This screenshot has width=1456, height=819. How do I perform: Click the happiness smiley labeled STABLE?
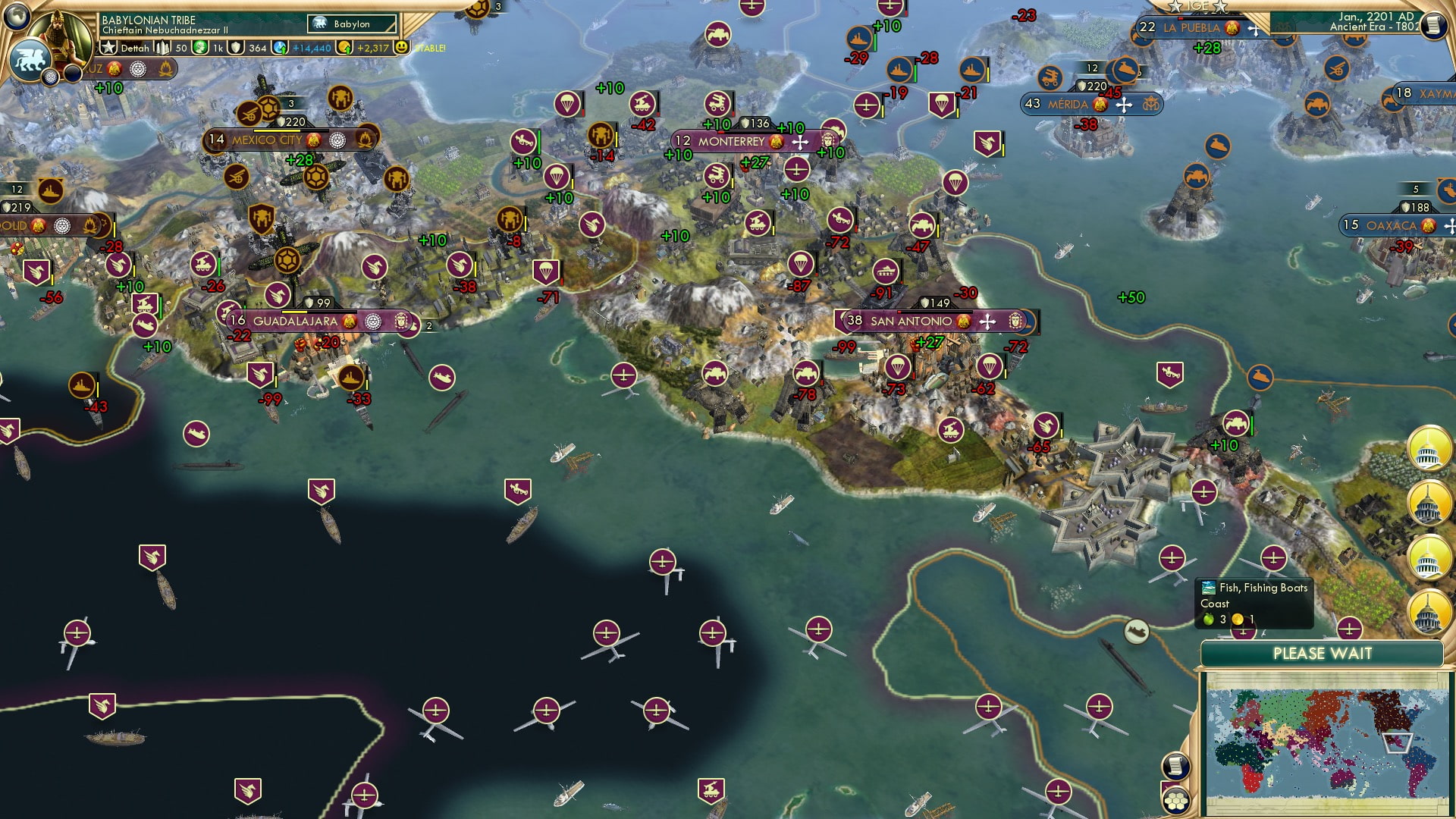400,48
